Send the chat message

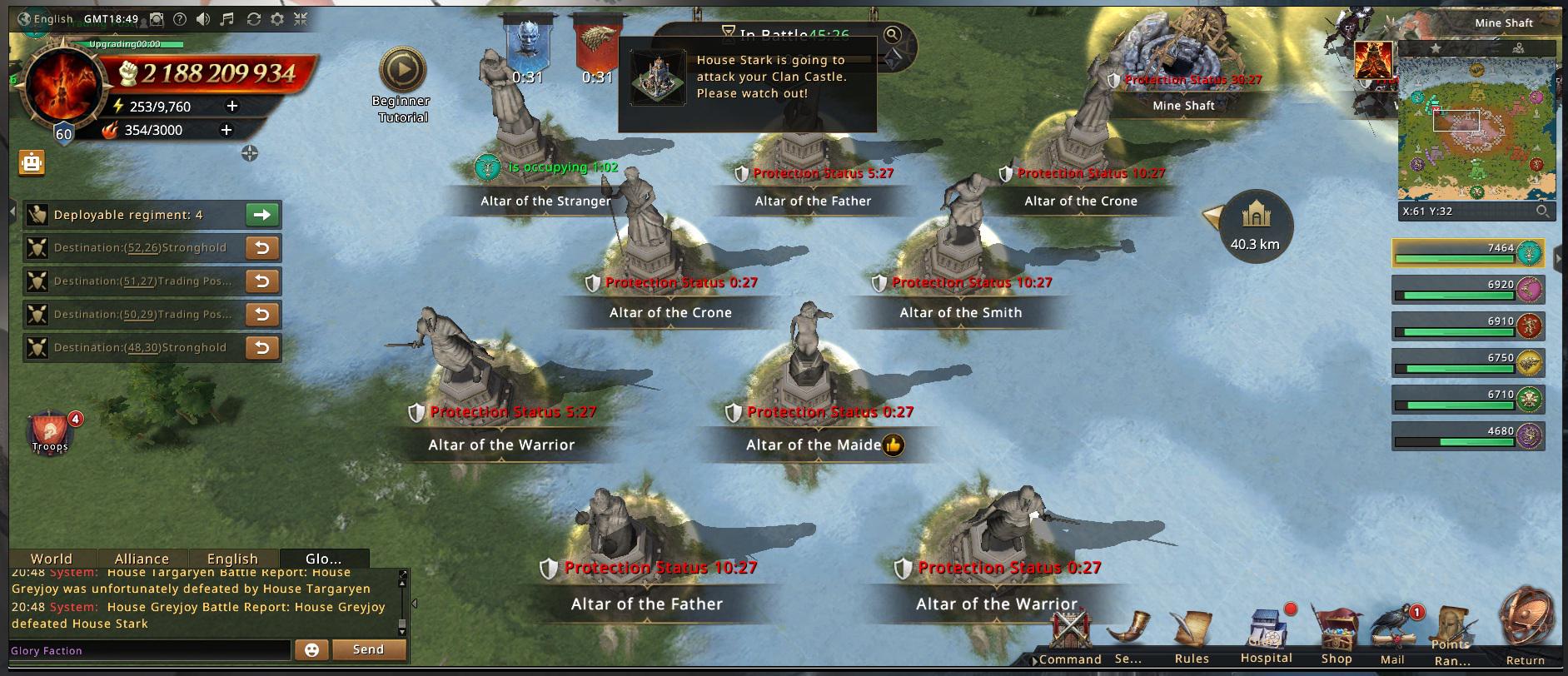coord(368,649)
